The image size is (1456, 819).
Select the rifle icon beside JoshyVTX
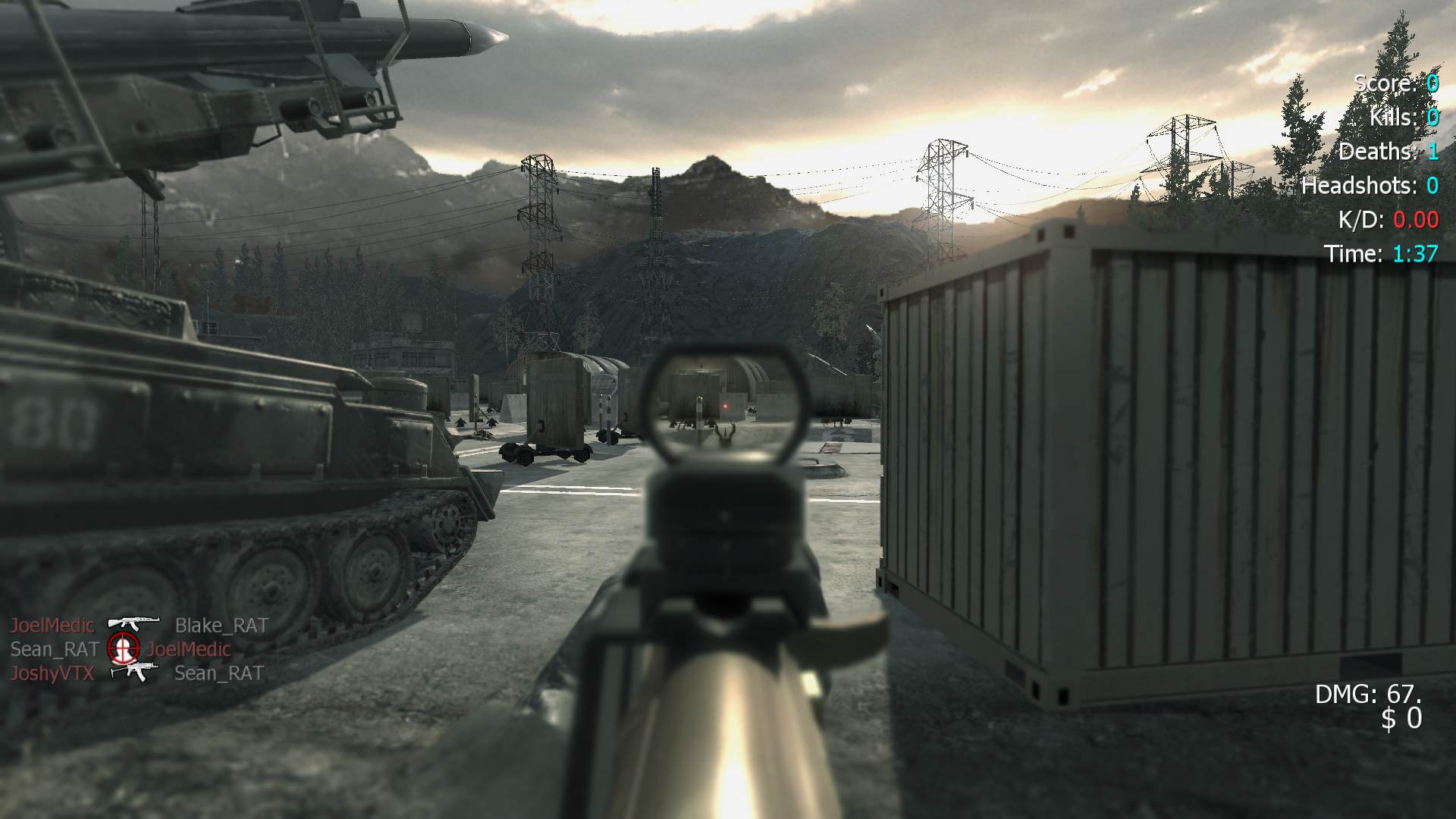tap(134, 671)
